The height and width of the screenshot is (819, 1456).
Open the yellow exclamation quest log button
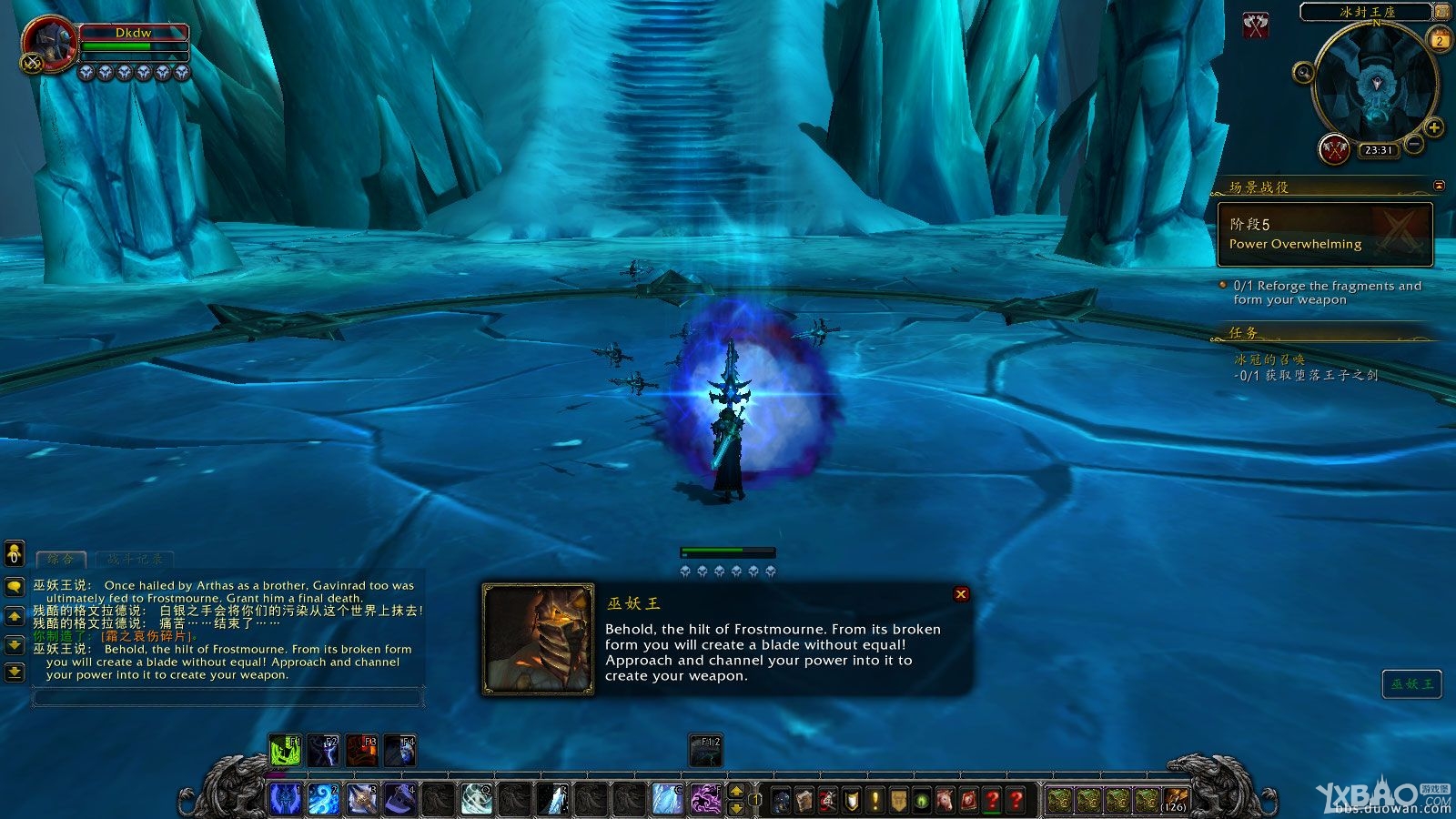pyautogui.click(x=875, y=800)
